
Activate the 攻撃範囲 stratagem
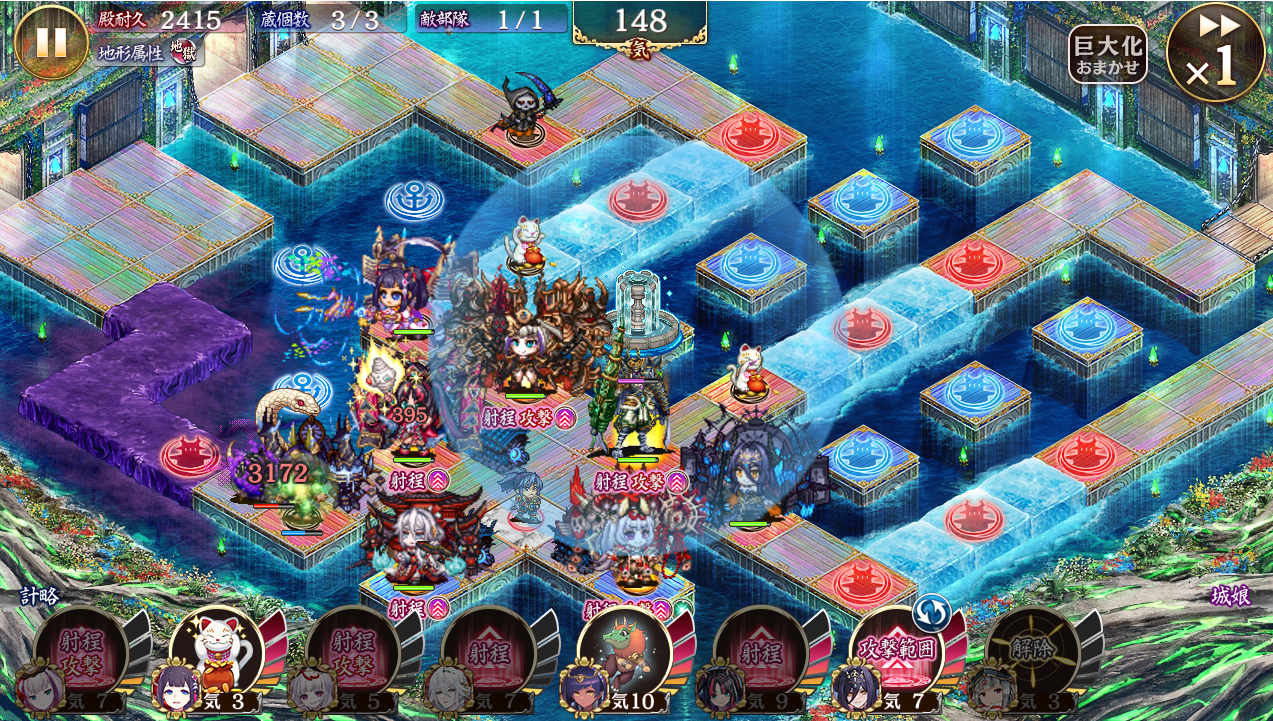point(896,652)
